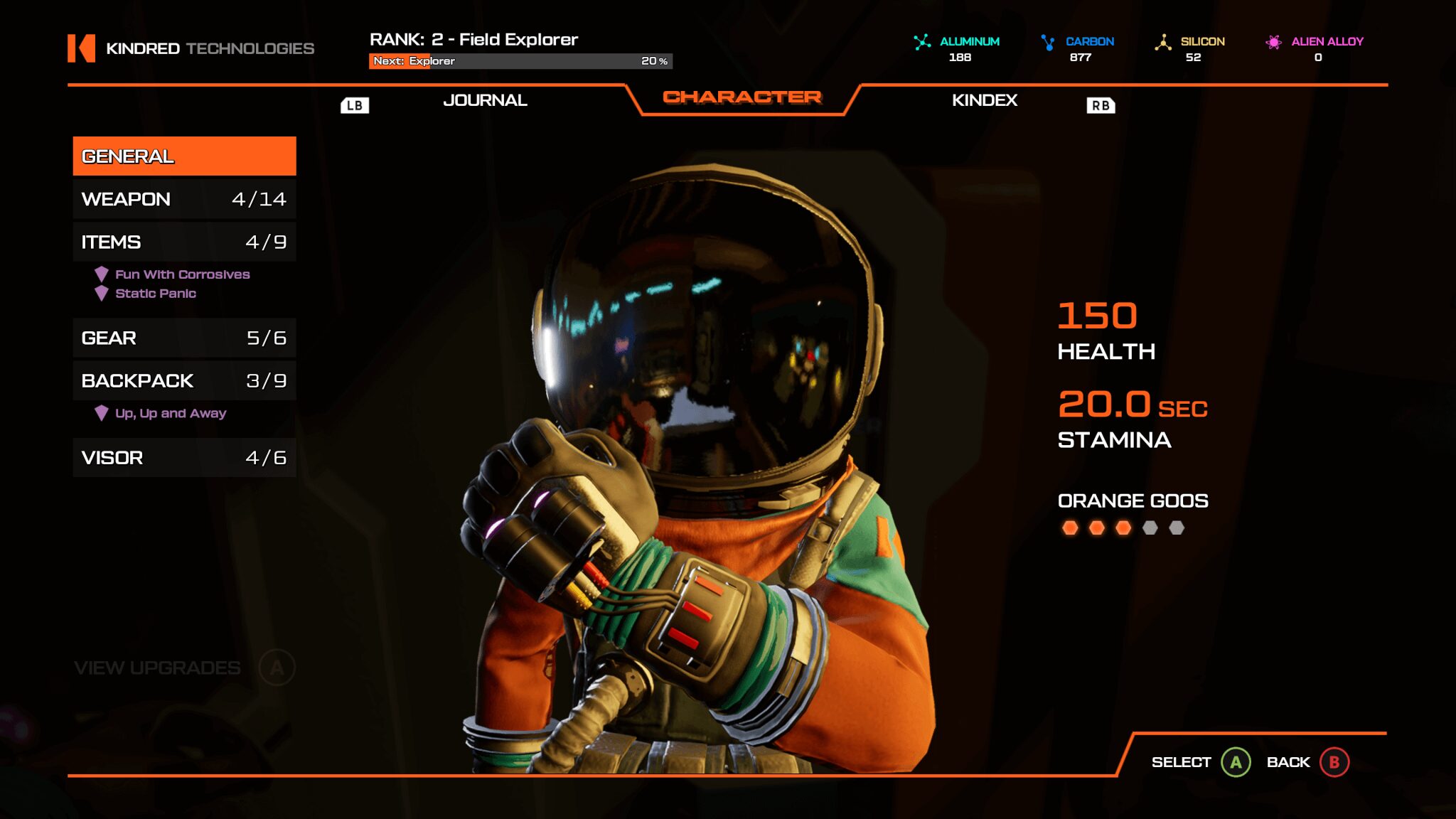
Task: Open the Gear upgrades category
Action: click(x=184, y=338)
